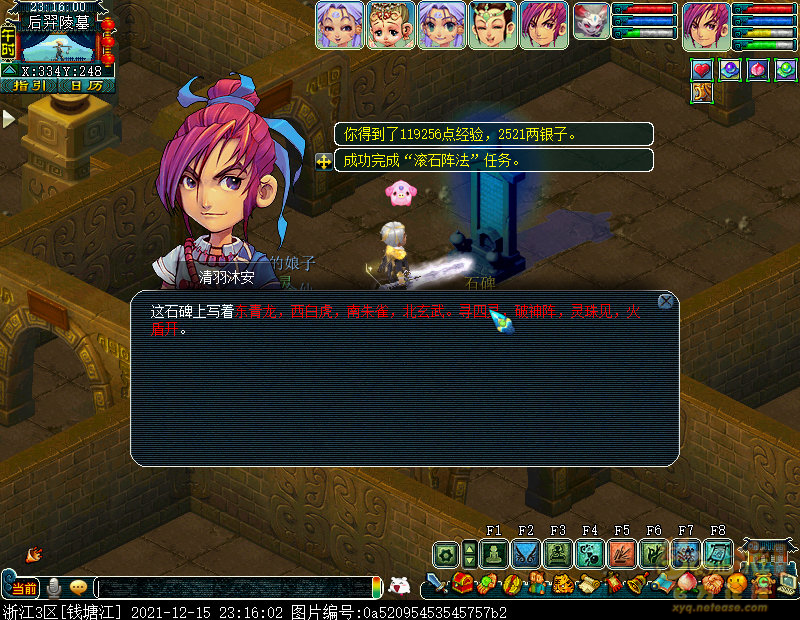The height and width of the screenshot is (620, 800).
Task: Select the F1 meditating figure skill
Action: click(x=494, y=553)
